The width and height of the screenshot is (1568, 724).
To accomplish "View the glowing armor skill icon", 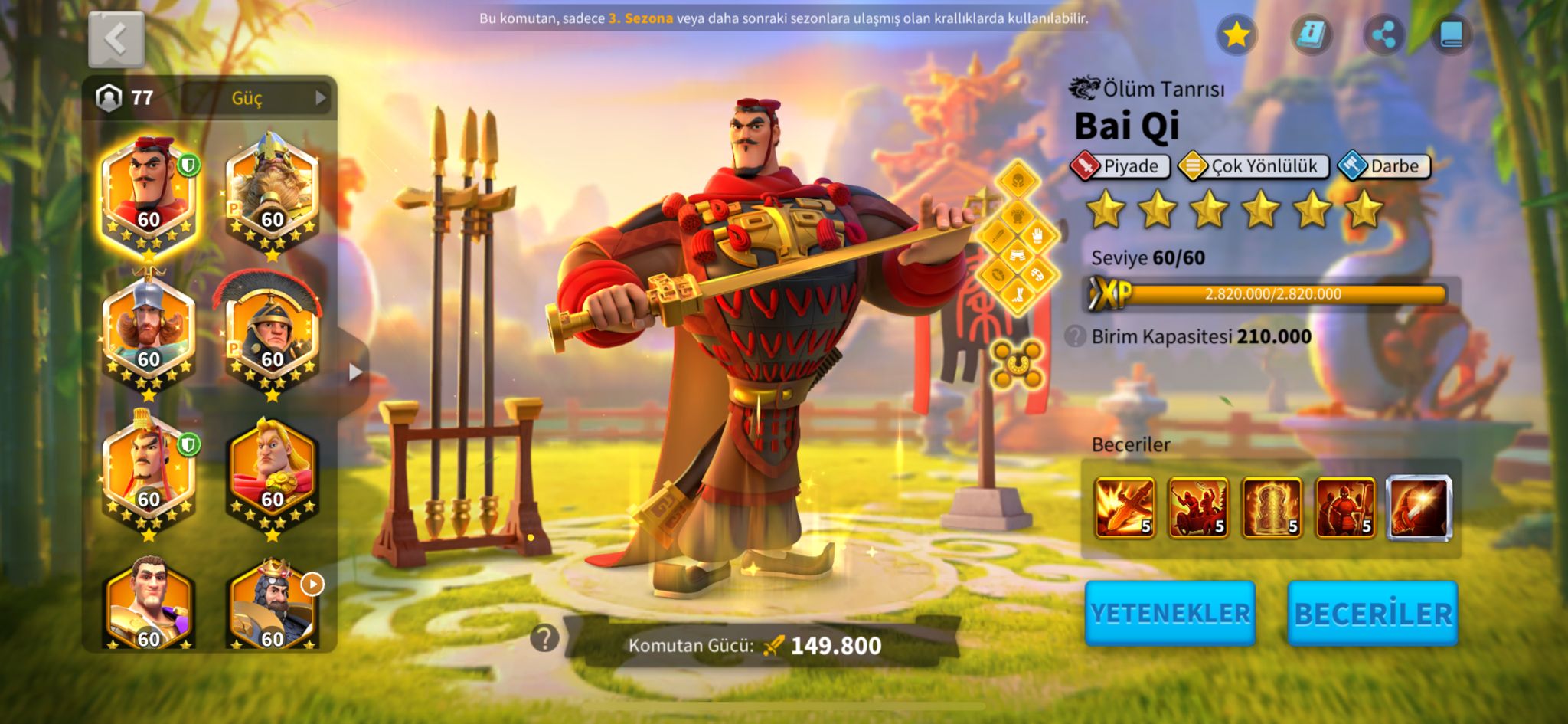I will click(1271, 507).
